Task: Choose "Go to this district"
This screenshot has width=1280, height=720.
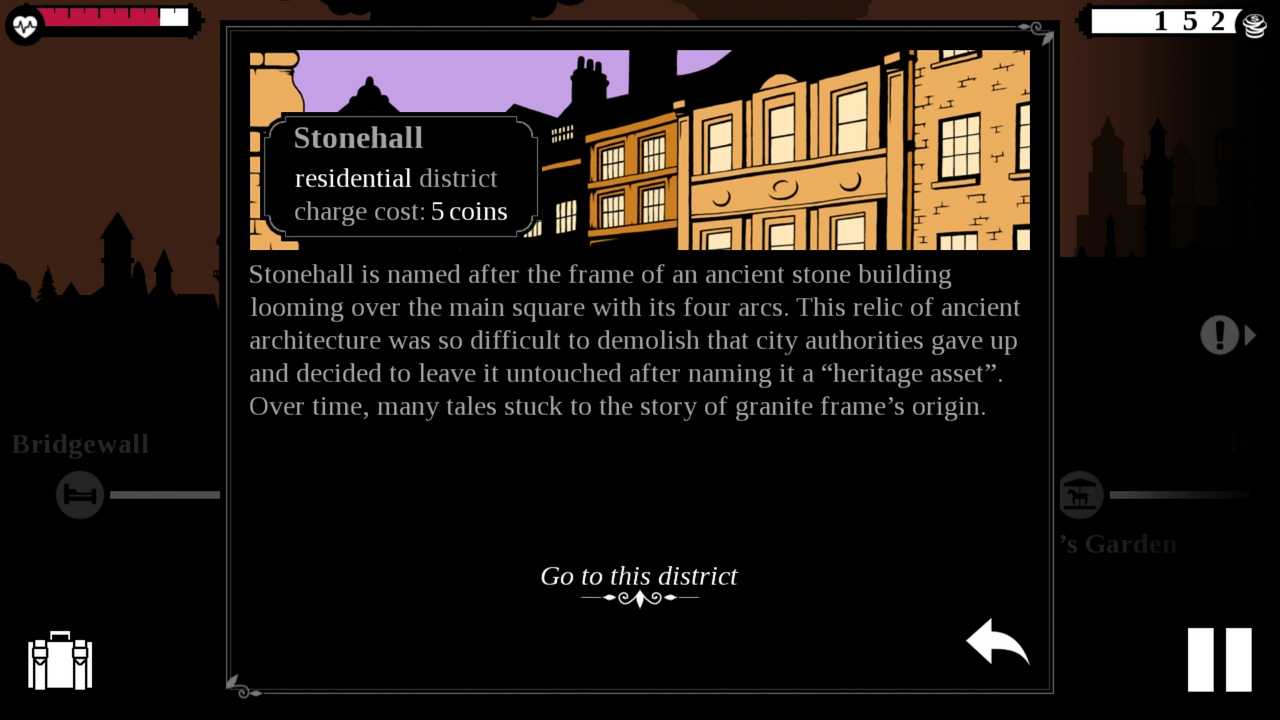Action: tap(639, 577)
